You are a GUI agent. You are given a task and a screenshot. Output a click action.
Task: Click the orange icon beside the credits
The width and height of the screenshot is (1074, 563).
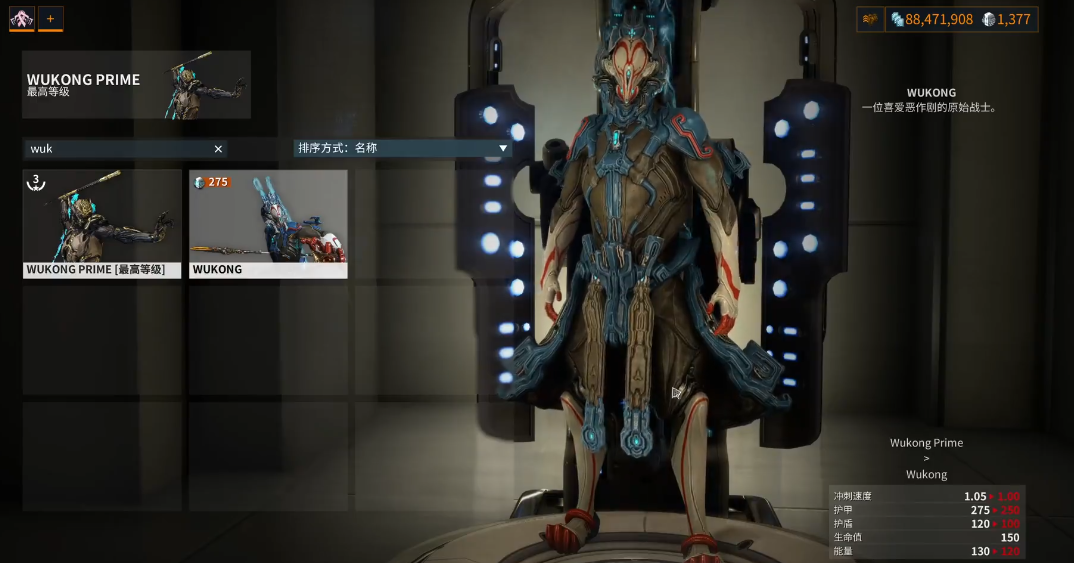click(x=870, y=19)
